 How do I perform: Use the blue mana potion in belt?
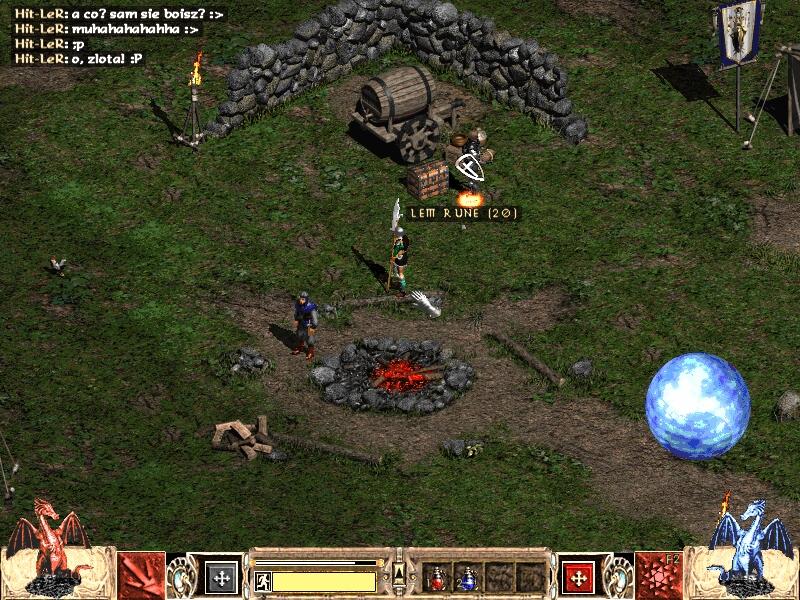(466, 577)
